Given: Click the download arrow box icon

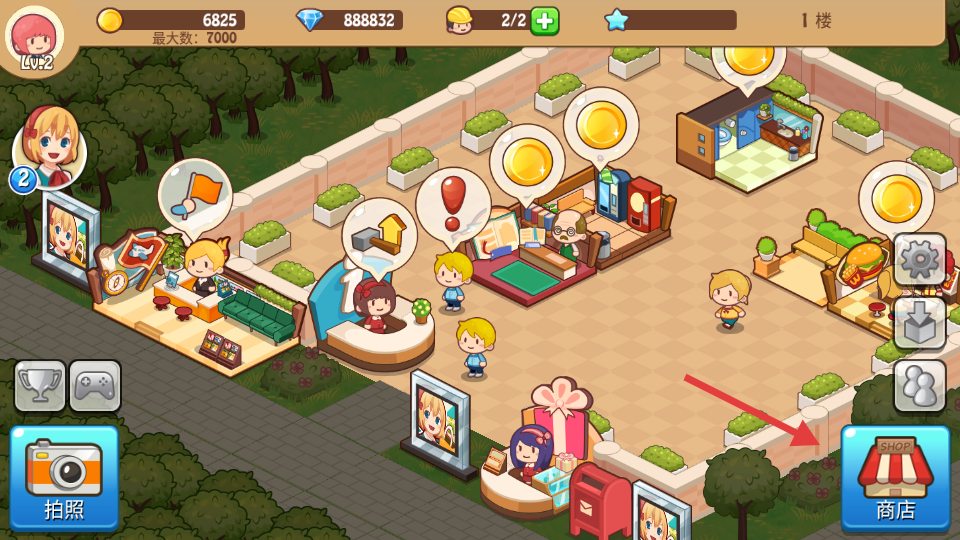Looking at the screenshot, I should 919,322.
